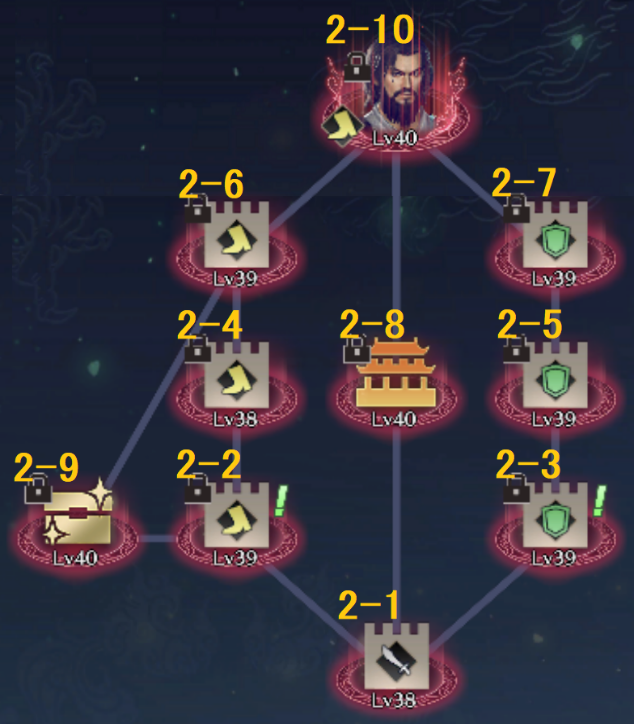Choose stage 2-5 shield castle node
The width and height of the screenshot is (634, 724).
pyautogui.click(x=554, y=382)
